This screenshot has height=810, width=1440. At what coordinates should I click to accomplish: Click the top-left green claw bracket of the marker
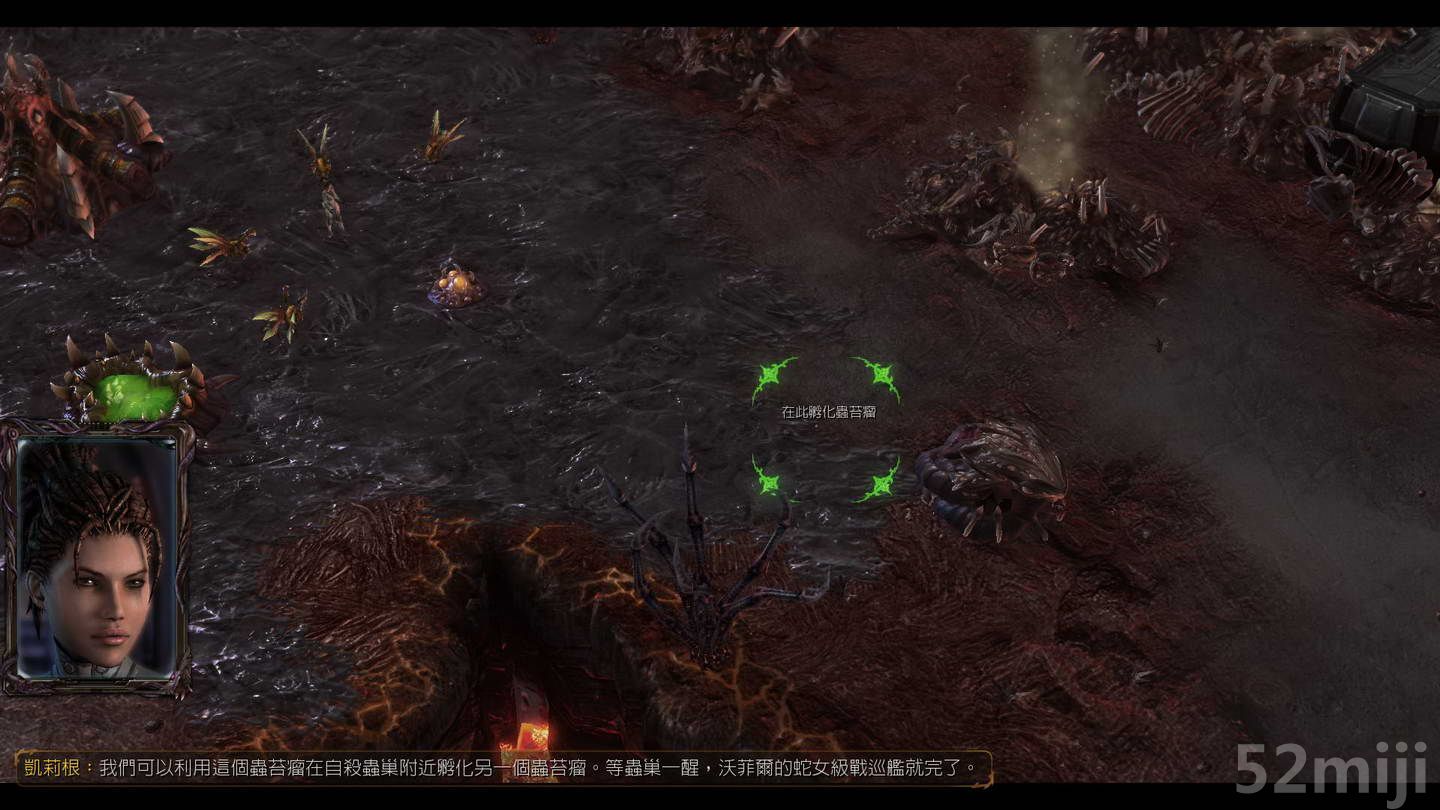[x=770, y=375]
